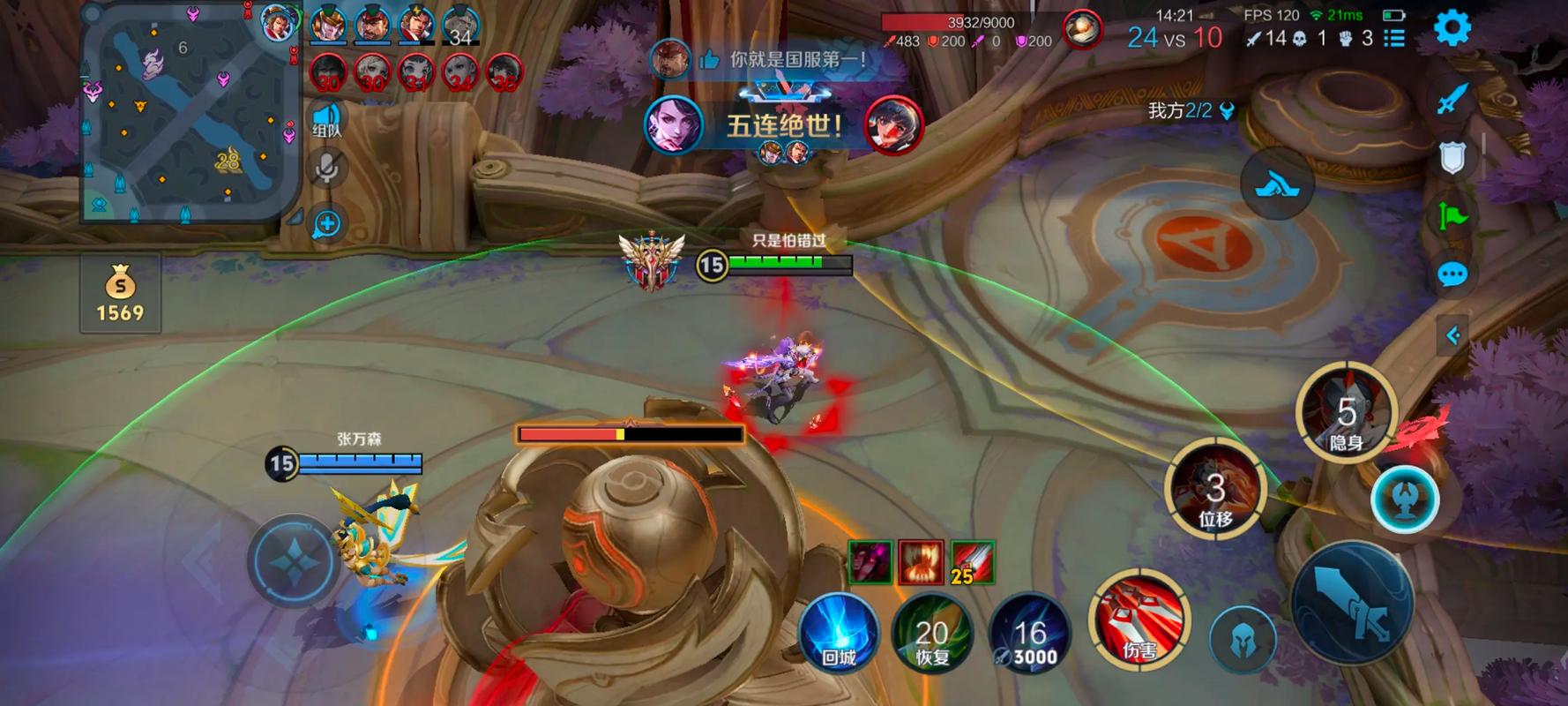
Task: Open the settings gear
Action: tap(1452, 28)
